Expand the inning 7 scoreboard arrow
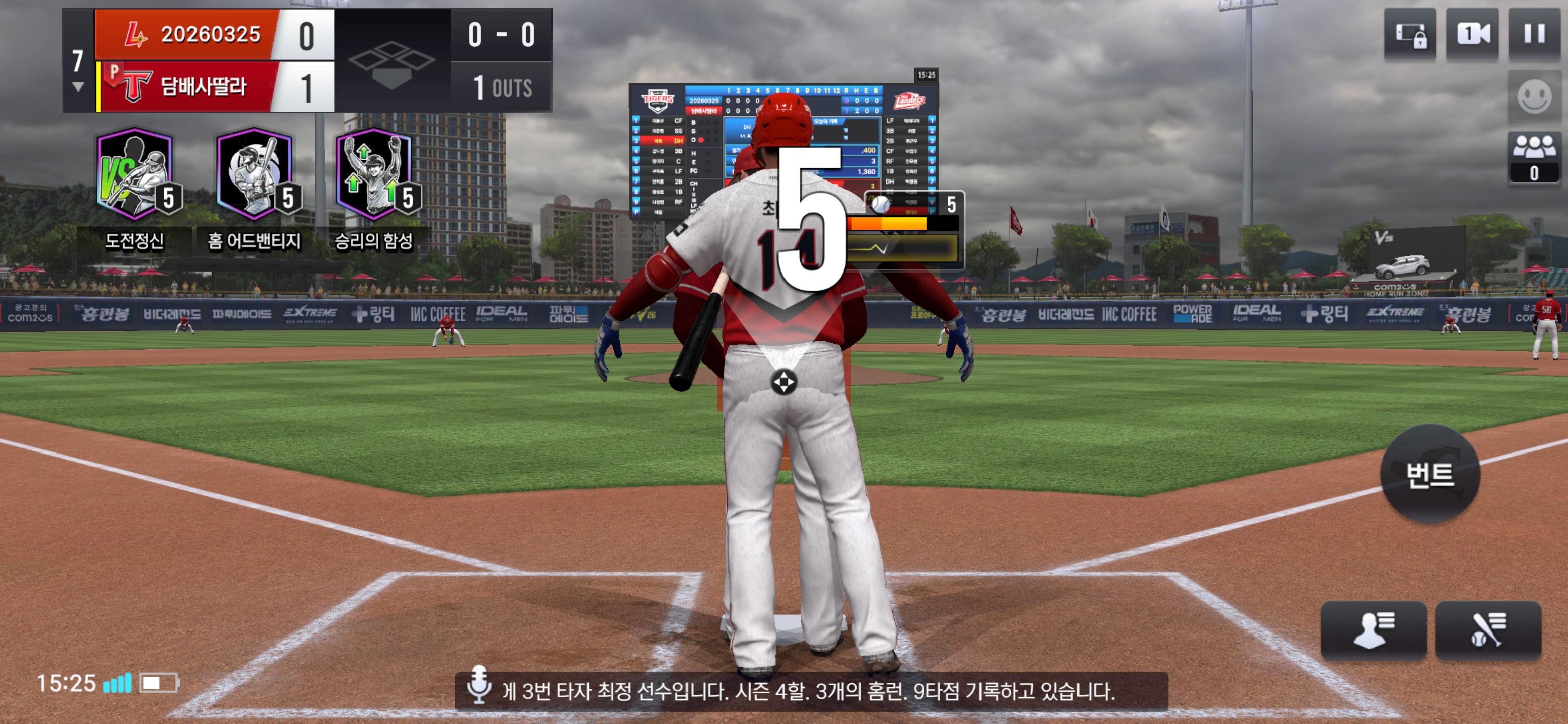This screenshot has width=1568, height=724. pos(78,87)
